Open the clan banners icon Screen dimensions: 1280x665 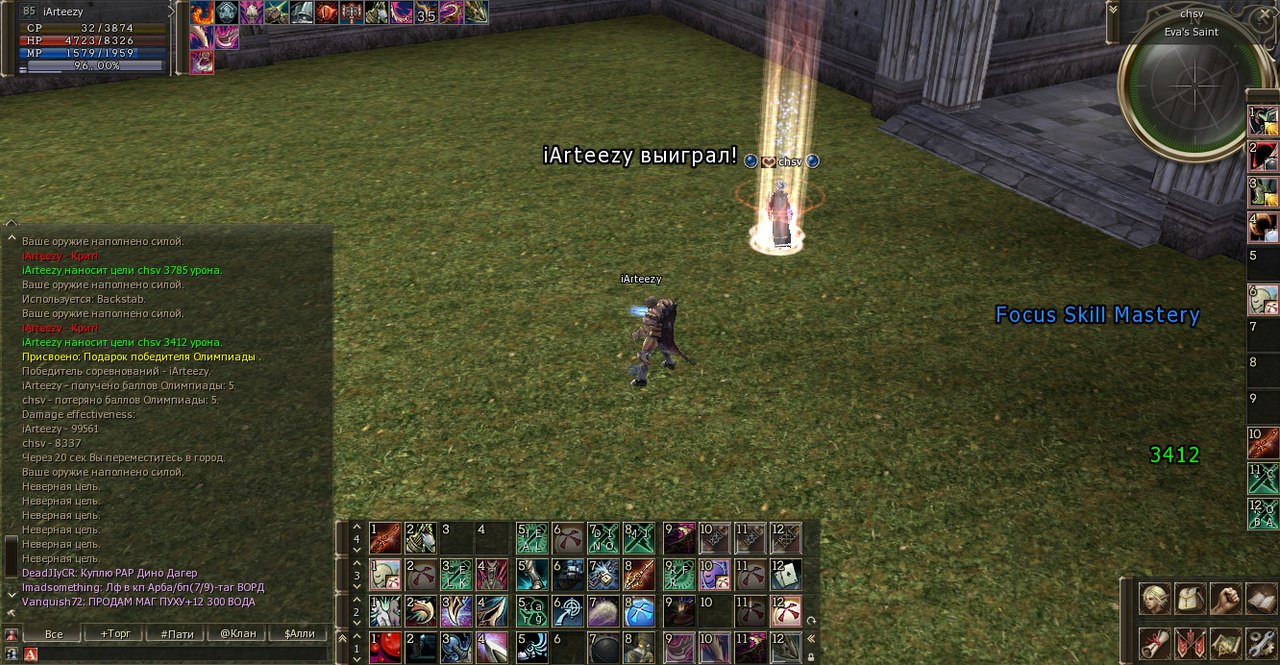[1190, 642]
